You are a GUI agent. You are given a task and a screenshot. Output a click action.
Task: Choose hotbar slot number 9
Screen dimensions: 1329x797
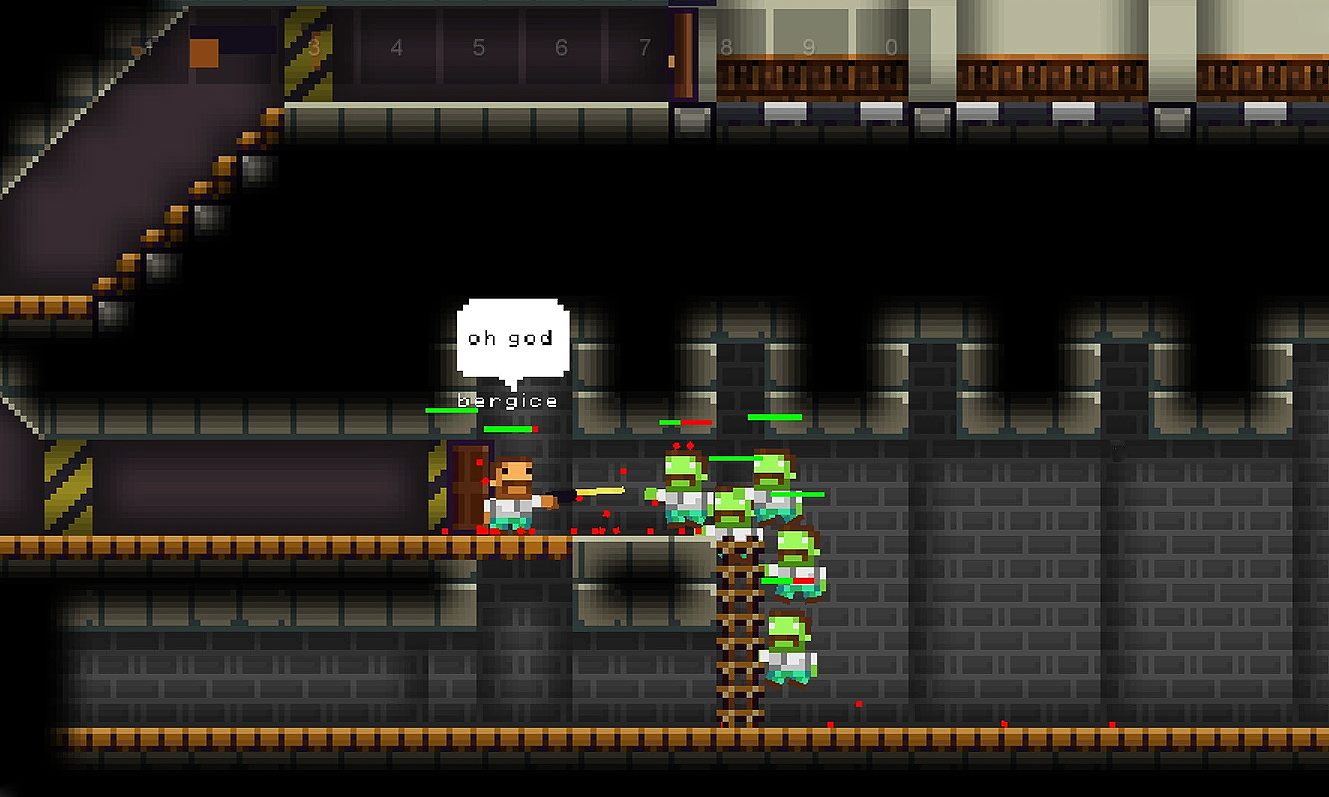click(808, 47)
